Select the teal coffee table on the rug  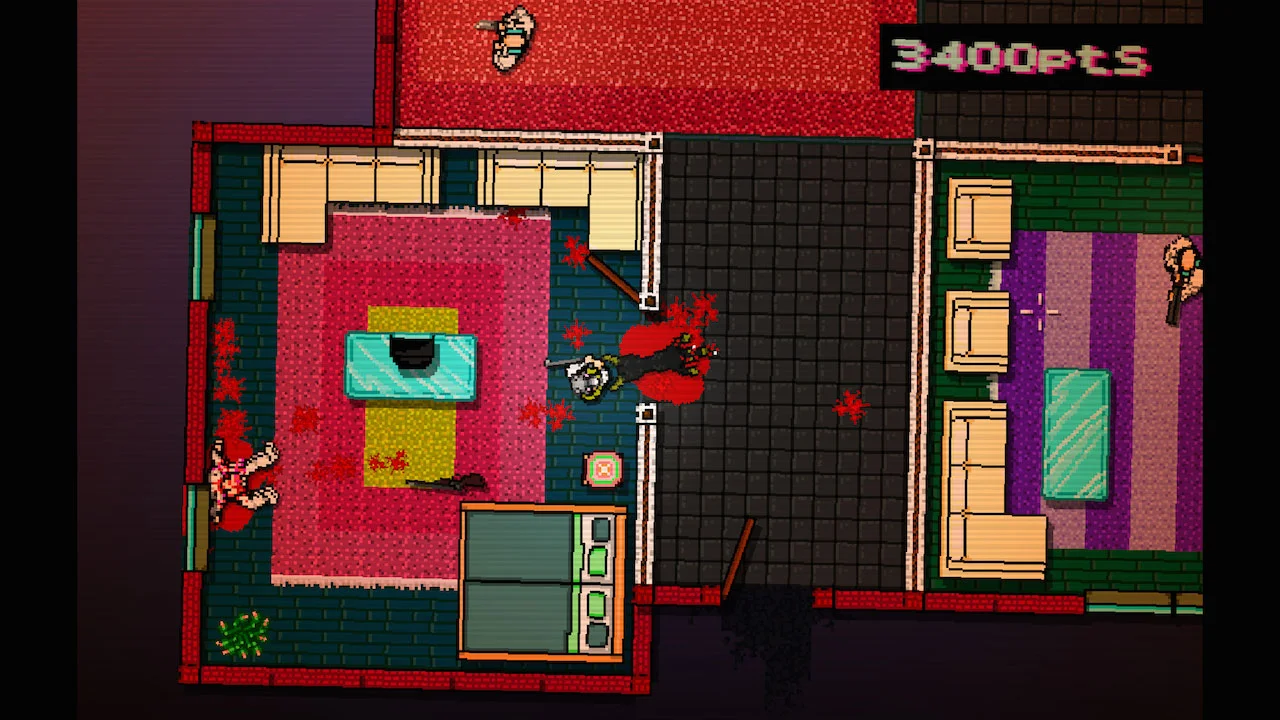[410, 365]
